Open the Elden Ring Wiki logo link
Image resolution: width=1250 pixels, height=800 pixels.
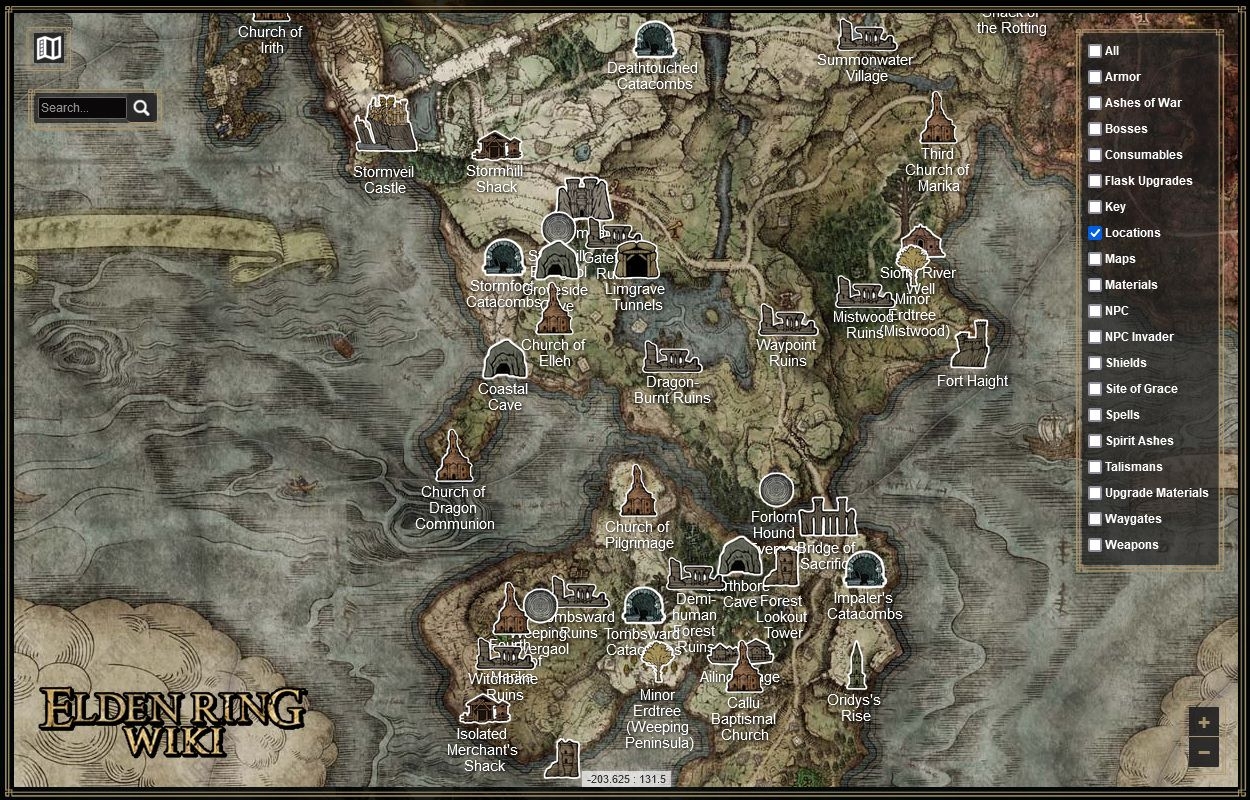[172, 721]
